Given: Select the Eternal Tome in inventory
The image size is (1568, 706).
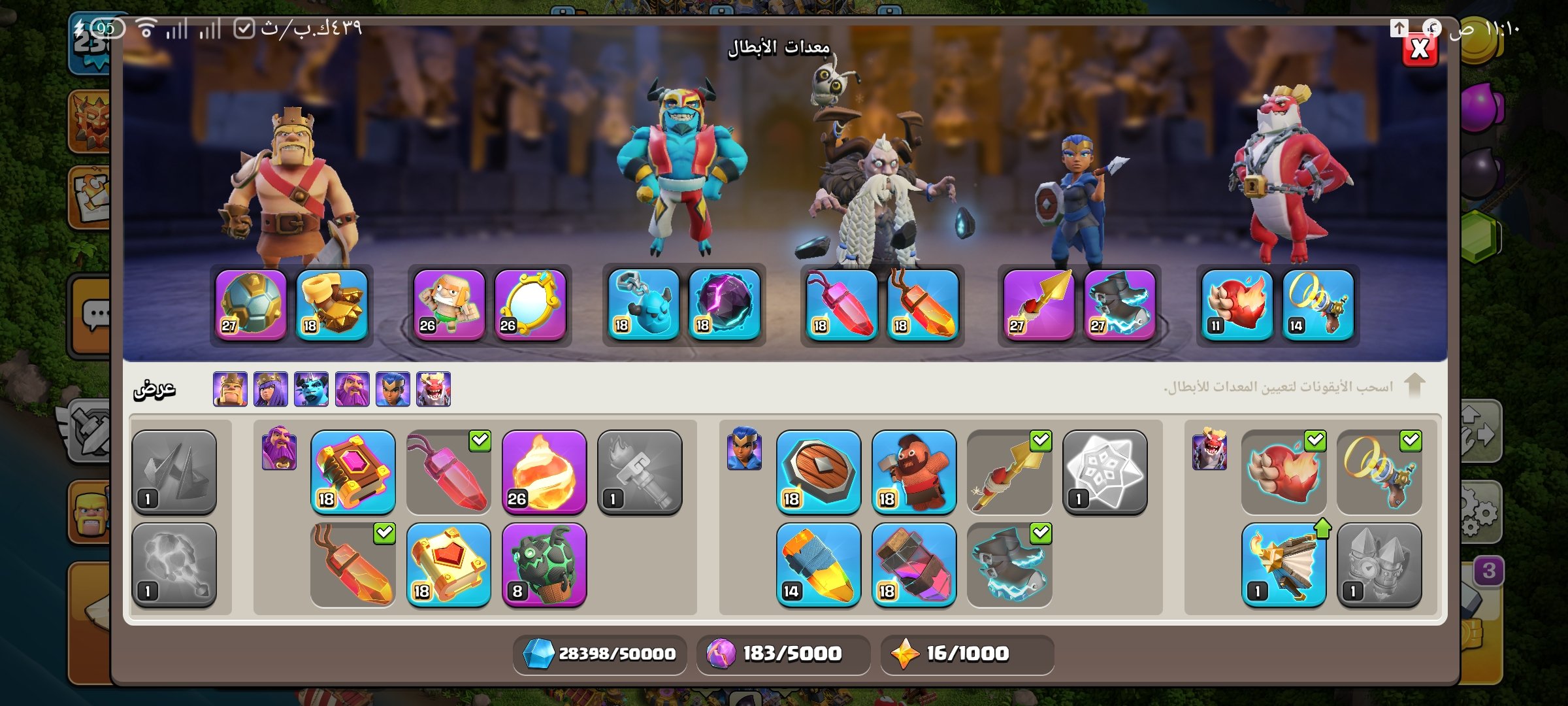Looking at the screenshot, I should pos(353,472).
